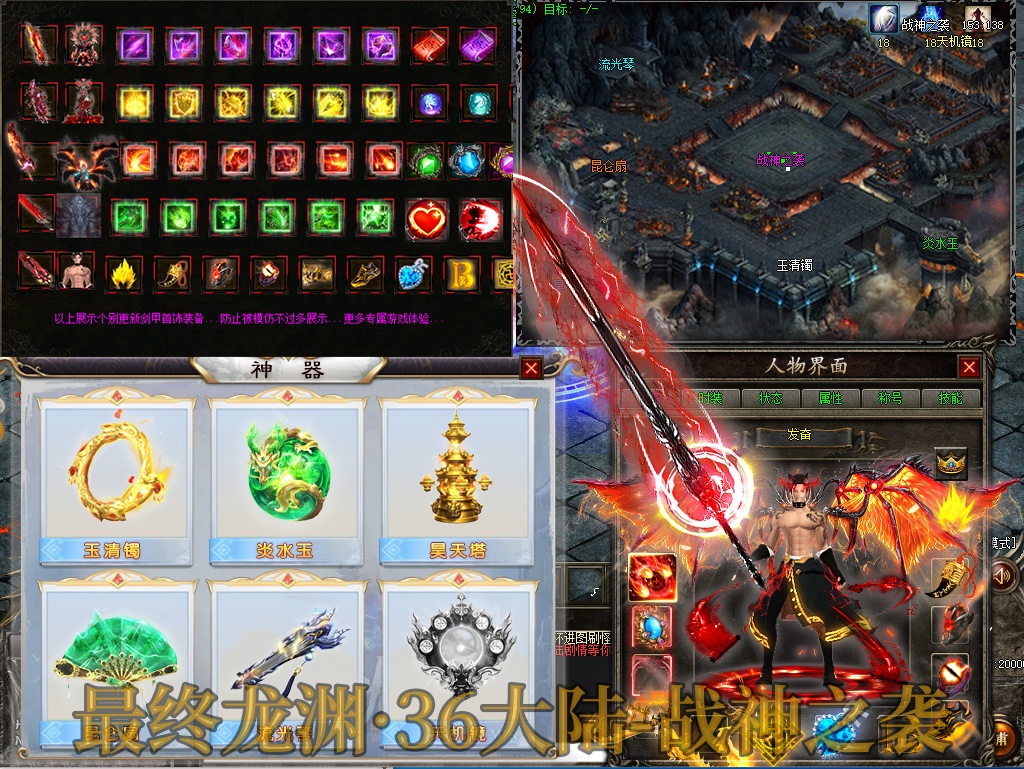The height and width of the screenshot is (769, 1024).
Task: Switch to the 属性 tab
Action: coord(830,398)
